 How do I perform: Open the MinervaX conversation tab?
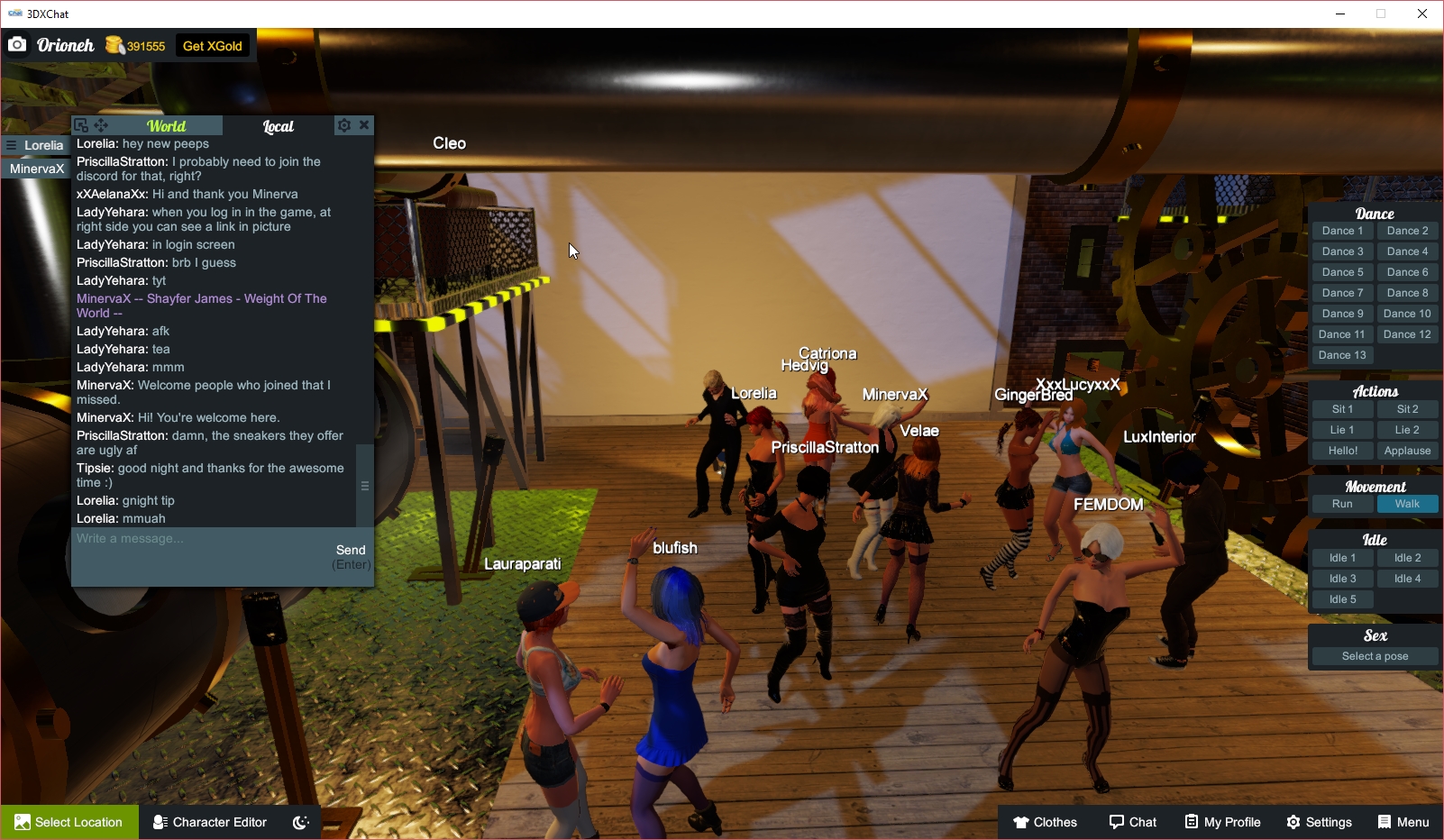pos(36,169)
